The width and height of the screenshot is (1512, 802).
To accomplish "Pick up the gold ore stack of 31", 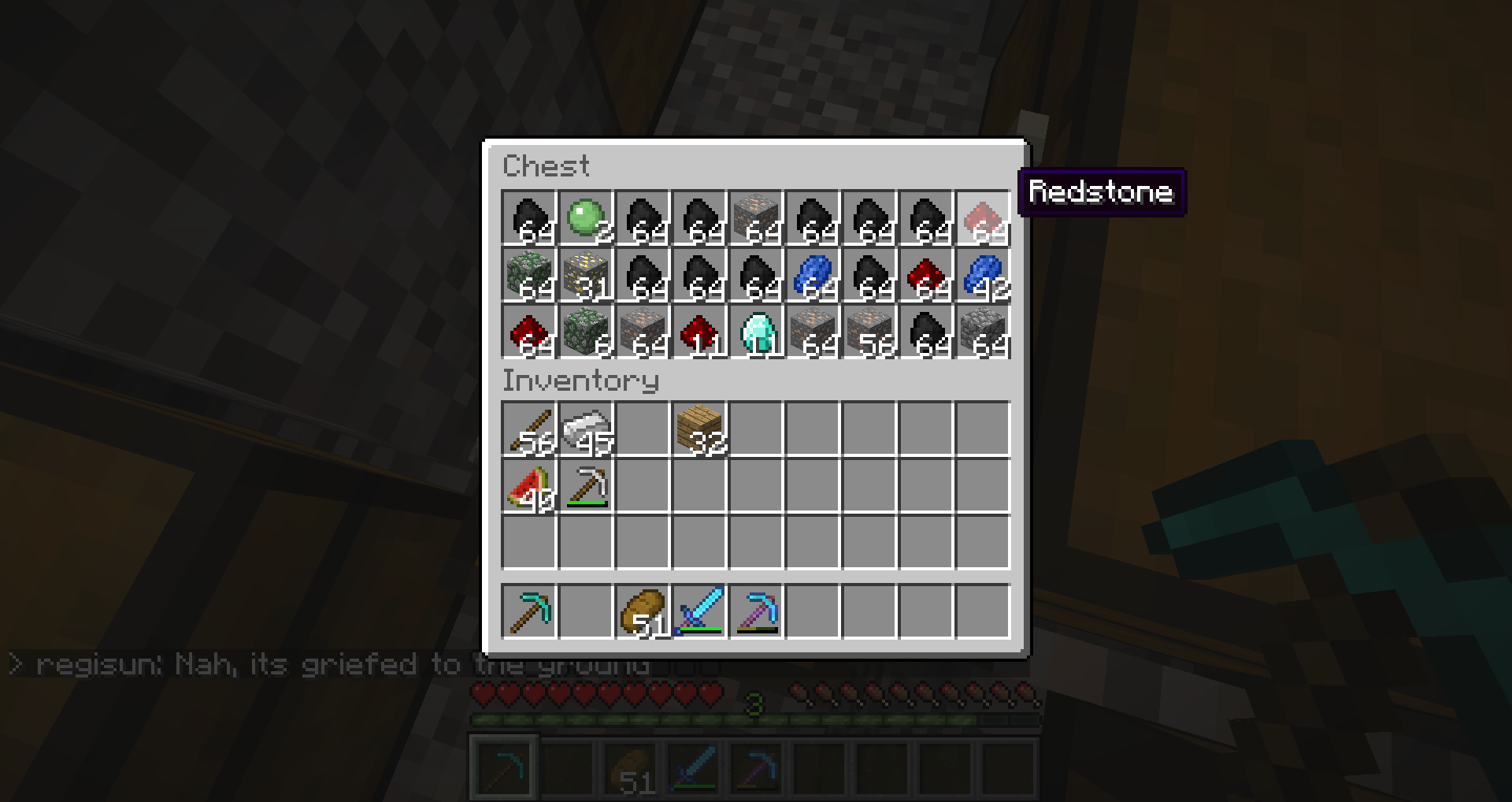I will 586,275.
